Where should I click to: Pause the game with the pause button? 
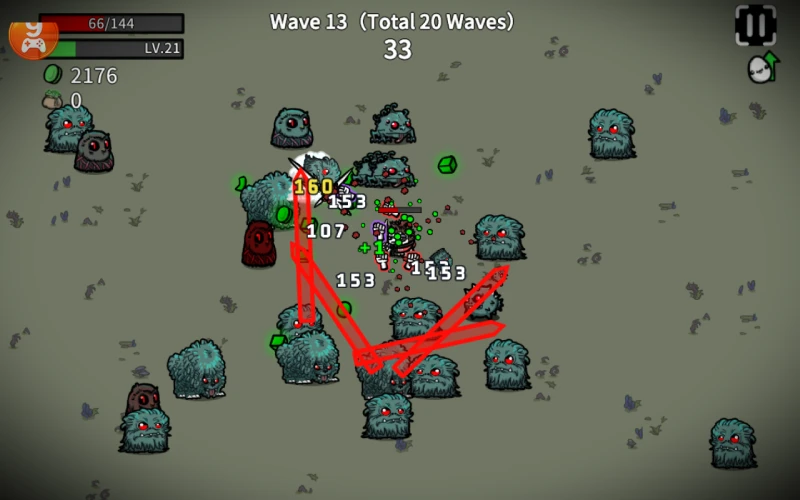pos(755,25)
